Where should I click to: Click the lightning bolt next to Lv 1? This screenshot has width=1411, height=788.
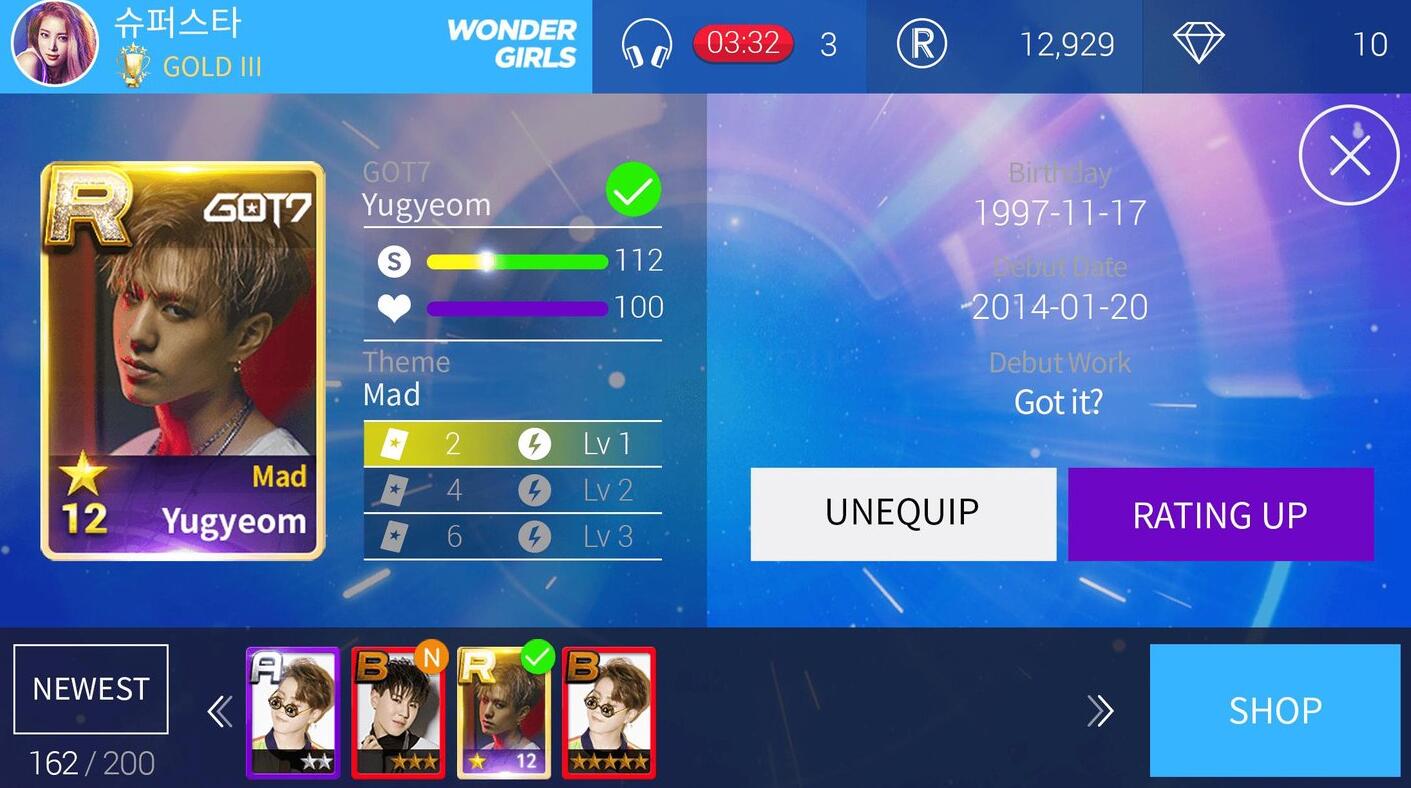(535, 442)
